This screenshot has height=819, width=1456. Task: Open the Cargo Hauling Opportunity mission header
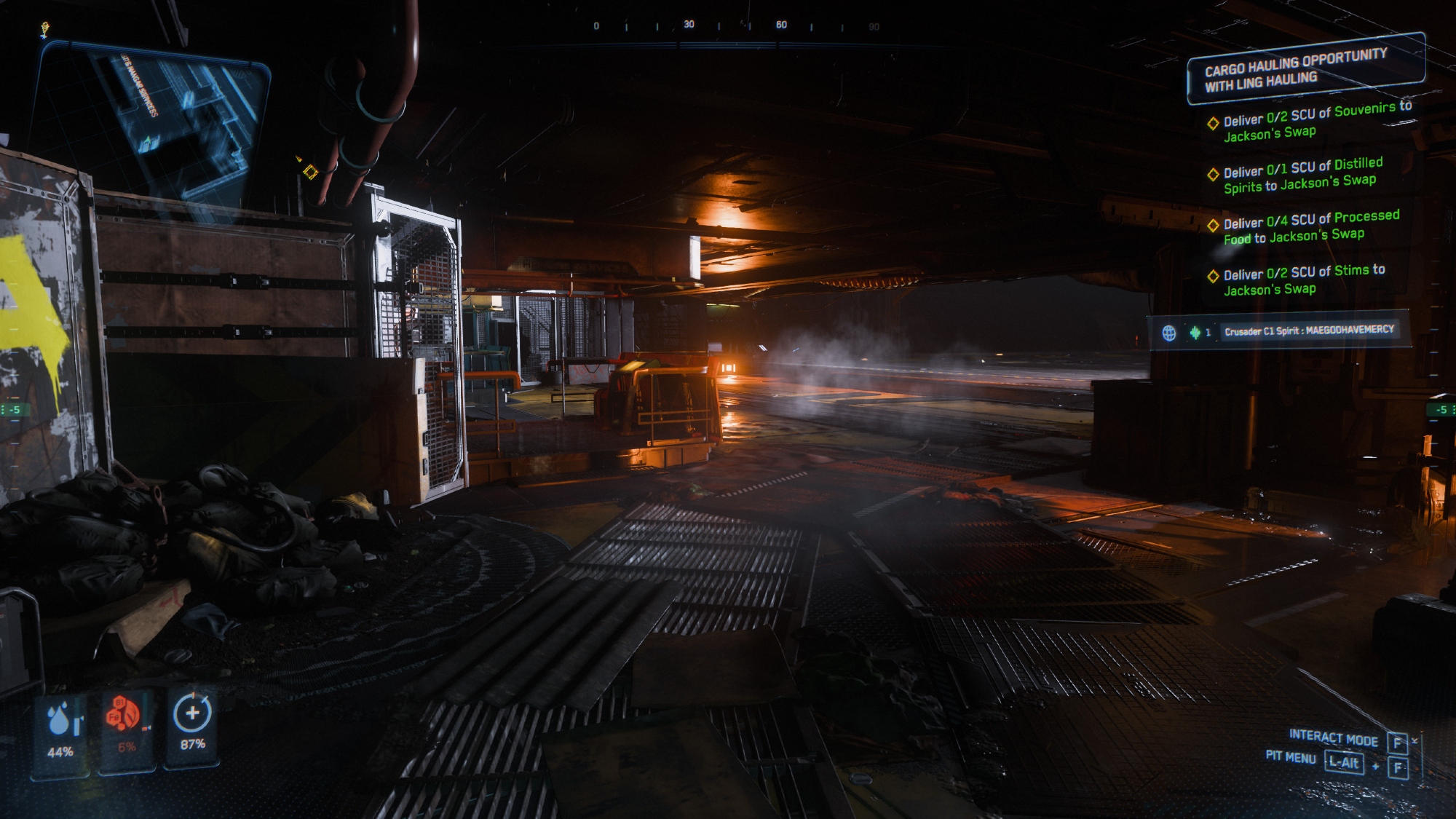tap(1304, 70)
